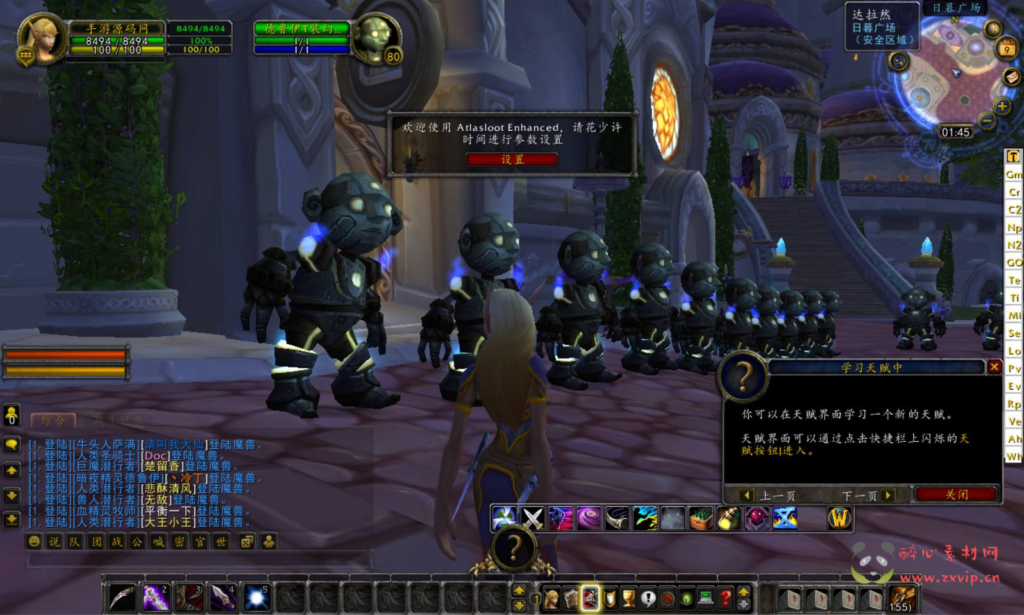
Task: Close the 学习天赋中 window with its X
Action: click(x=994, y=367)
